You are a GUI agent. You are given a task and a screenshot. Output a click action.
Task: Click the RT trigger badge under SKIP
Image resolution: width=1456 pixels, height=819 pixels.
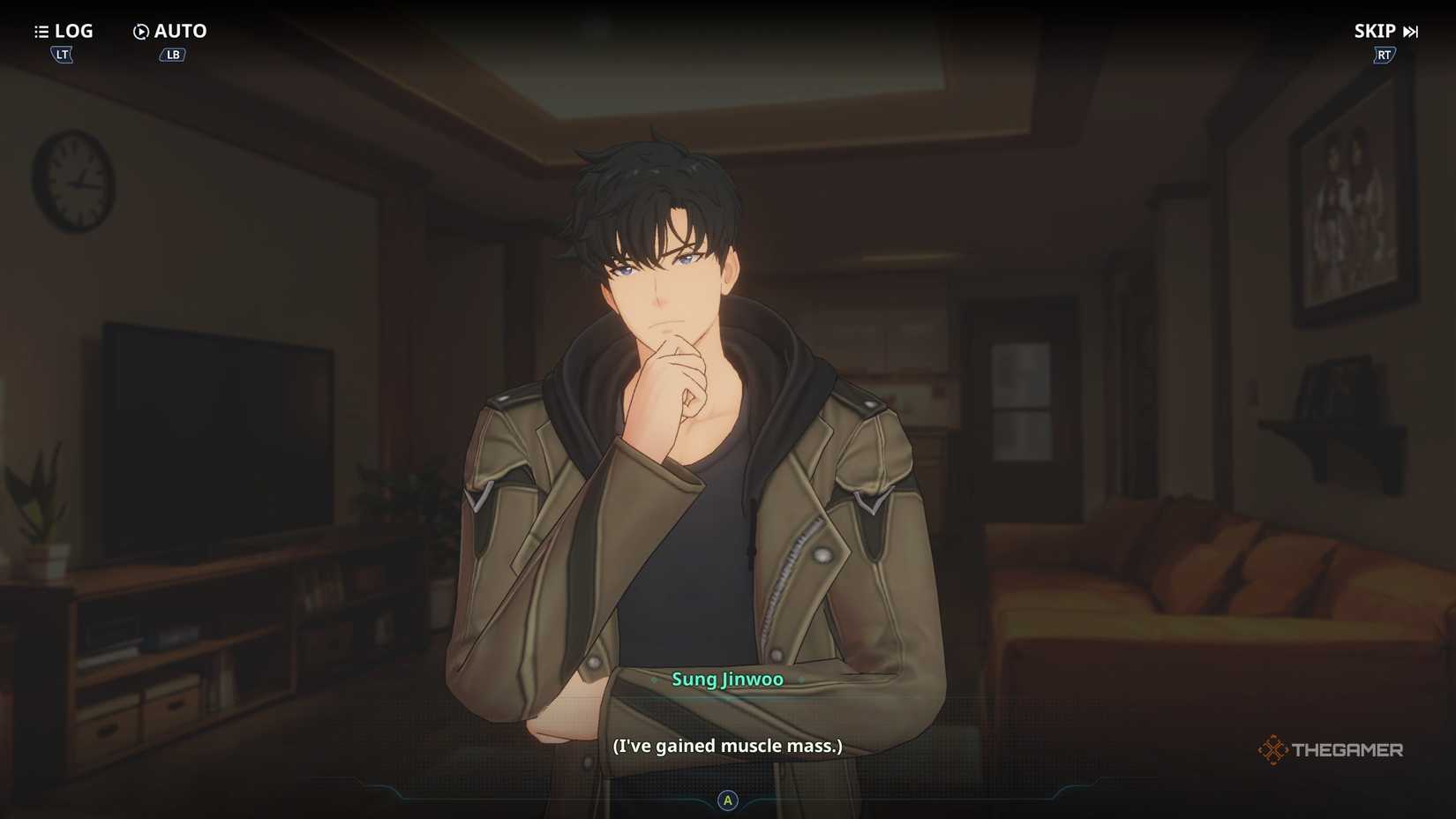point(1383,54)
